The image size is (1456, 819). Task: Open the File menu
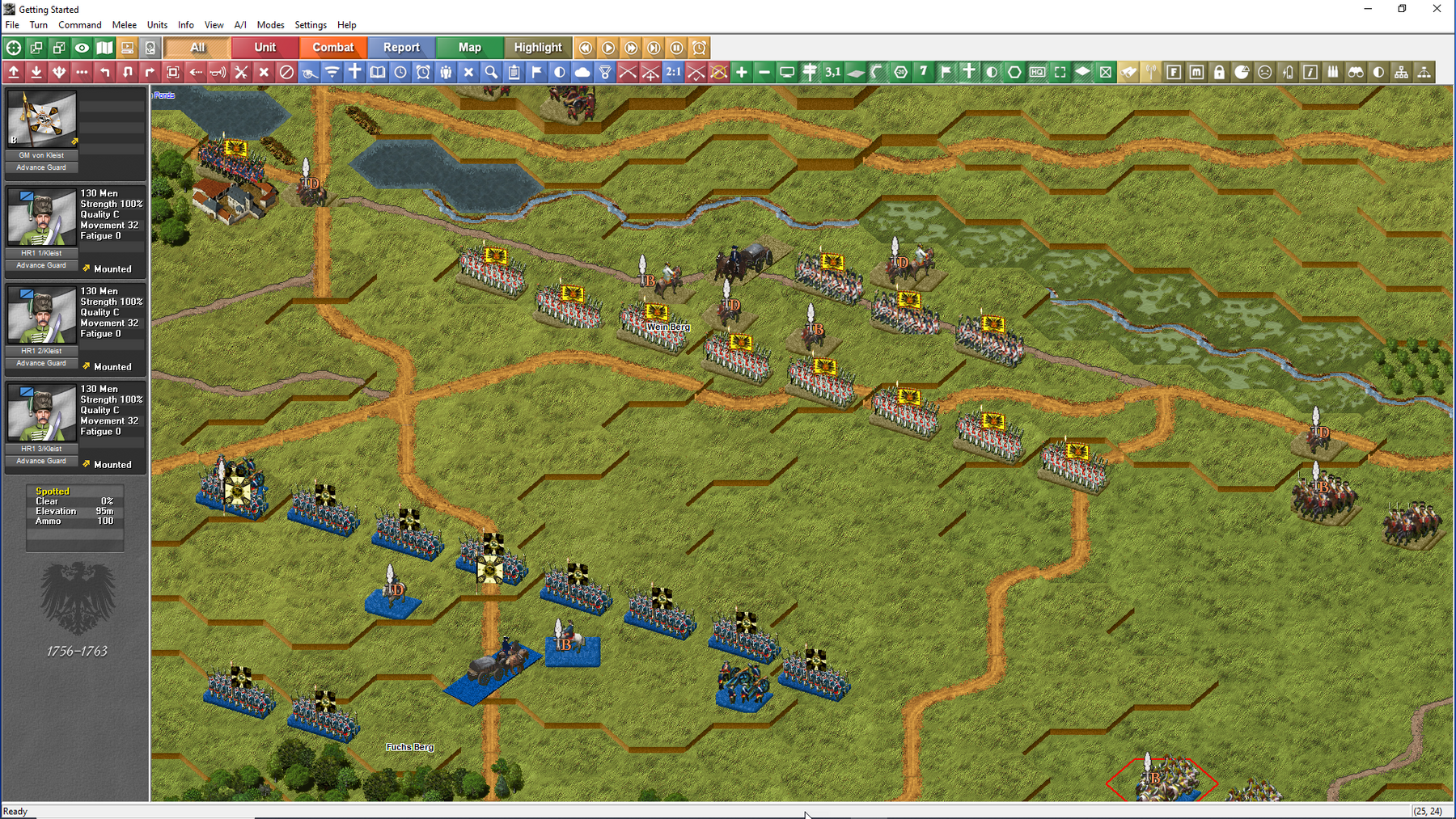pyautogui.click(x=12, y=25)
